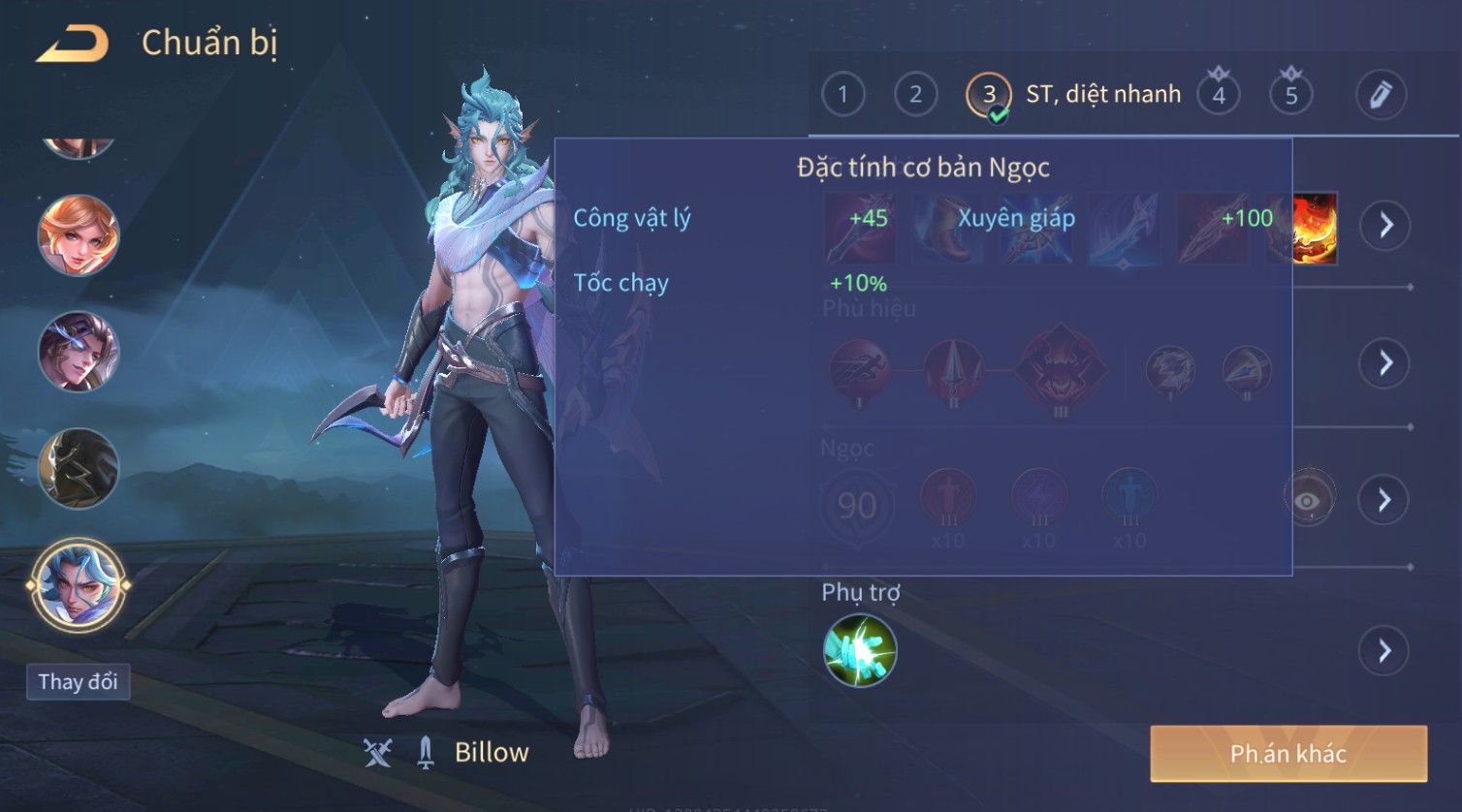1462x812 pixels.
Task: Select build preset 3 tab
Action: tap(989, 95)
